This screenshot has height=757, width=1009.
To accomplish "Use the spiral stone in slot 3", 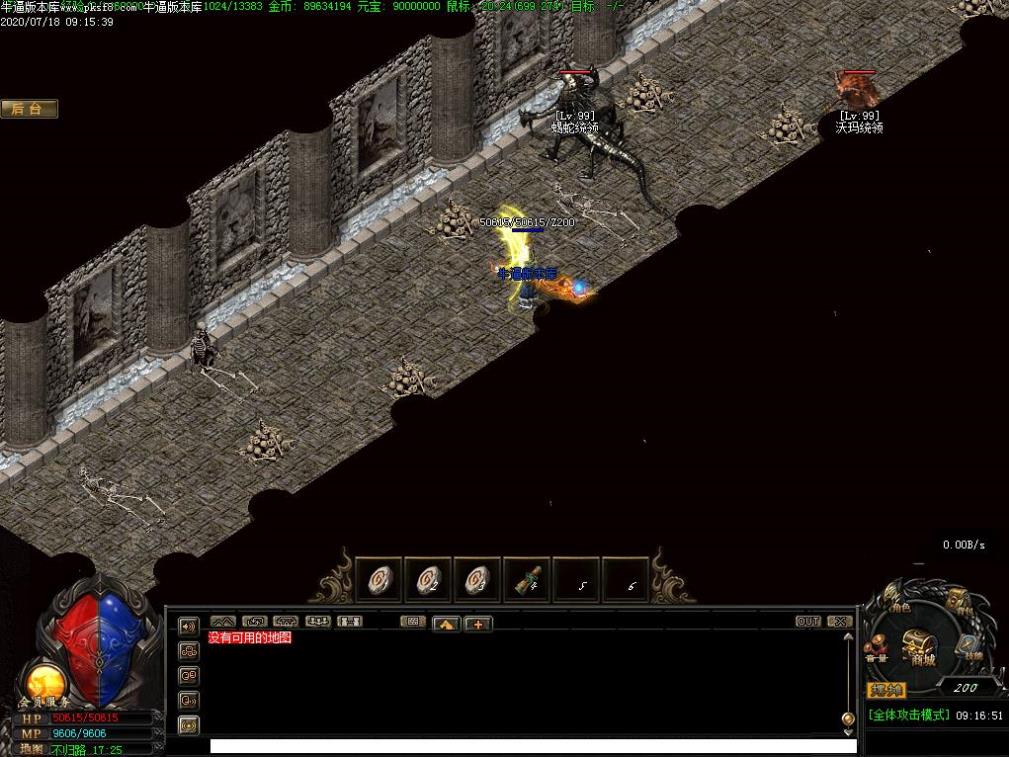I will (x=477, y=581).
